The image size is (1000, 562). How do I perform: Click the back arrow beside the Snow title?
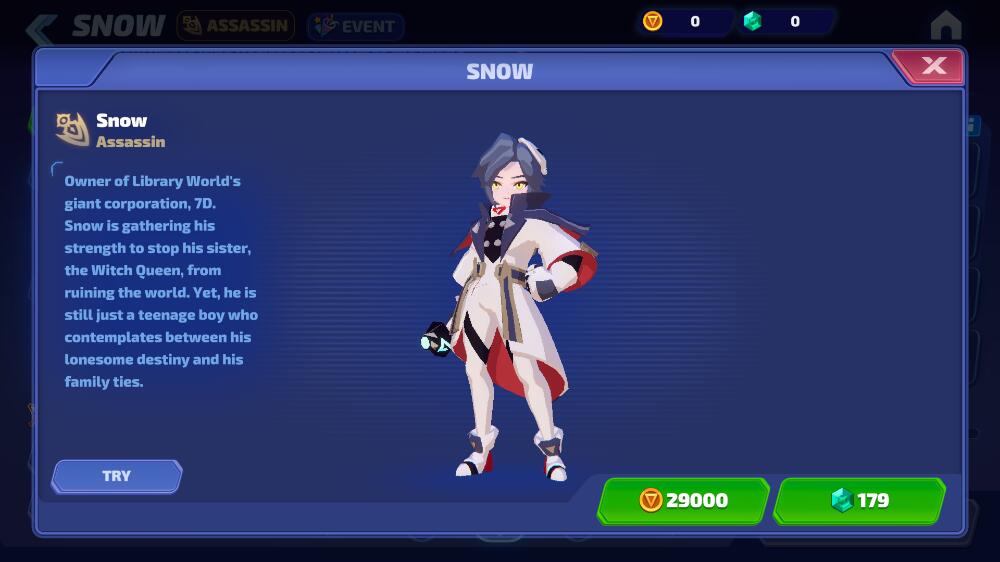coord(42,27)
